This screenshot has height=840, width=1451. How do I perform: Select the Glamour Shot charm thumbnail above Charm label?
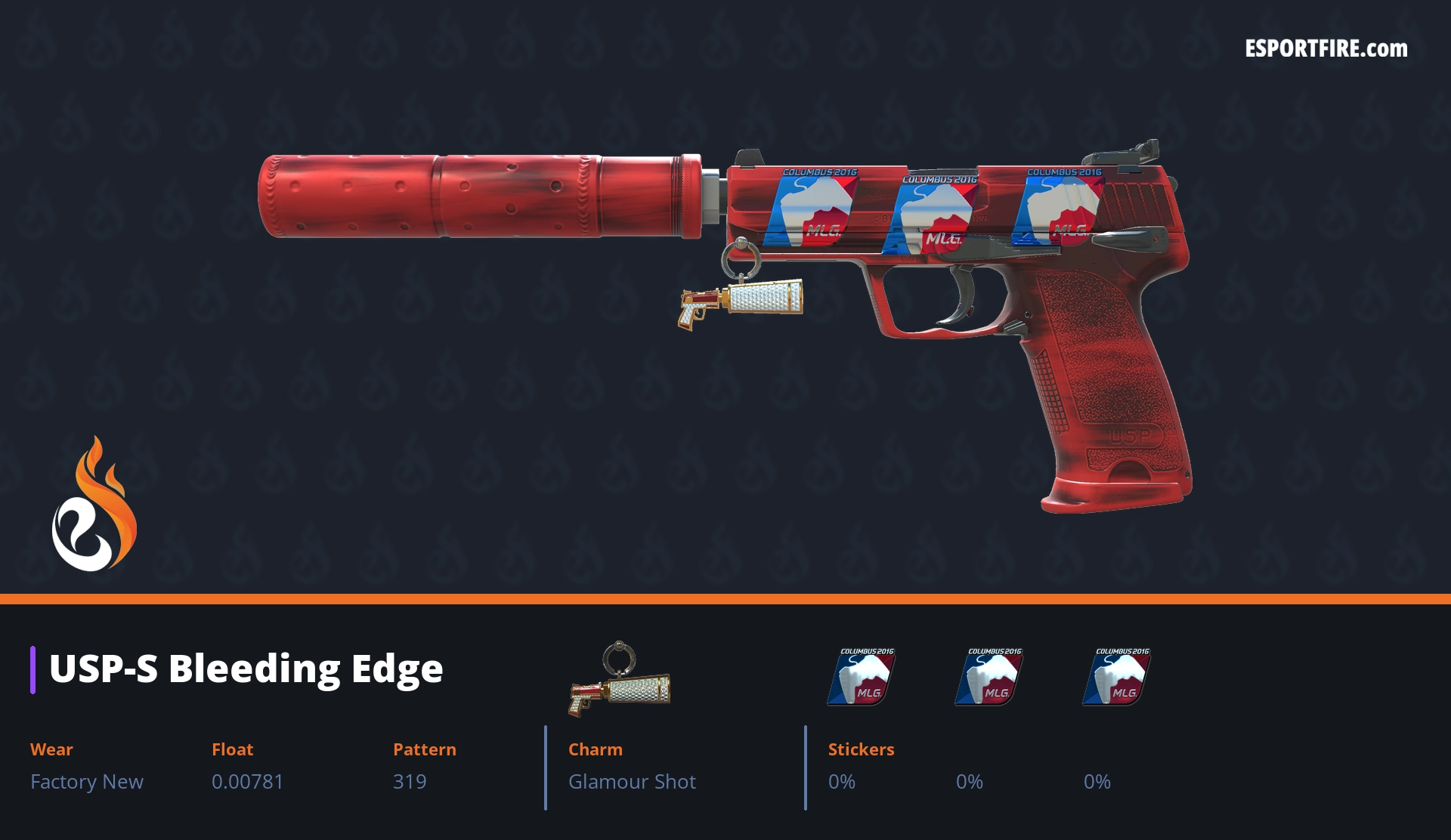(x=620, y=679)
